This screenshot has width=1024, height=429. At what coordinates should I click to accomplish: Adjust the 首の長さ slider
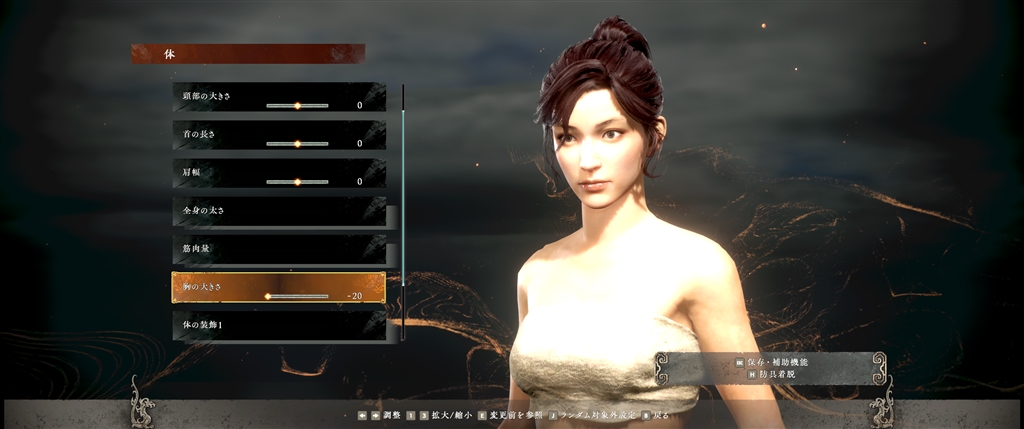[x=297, y=143]
